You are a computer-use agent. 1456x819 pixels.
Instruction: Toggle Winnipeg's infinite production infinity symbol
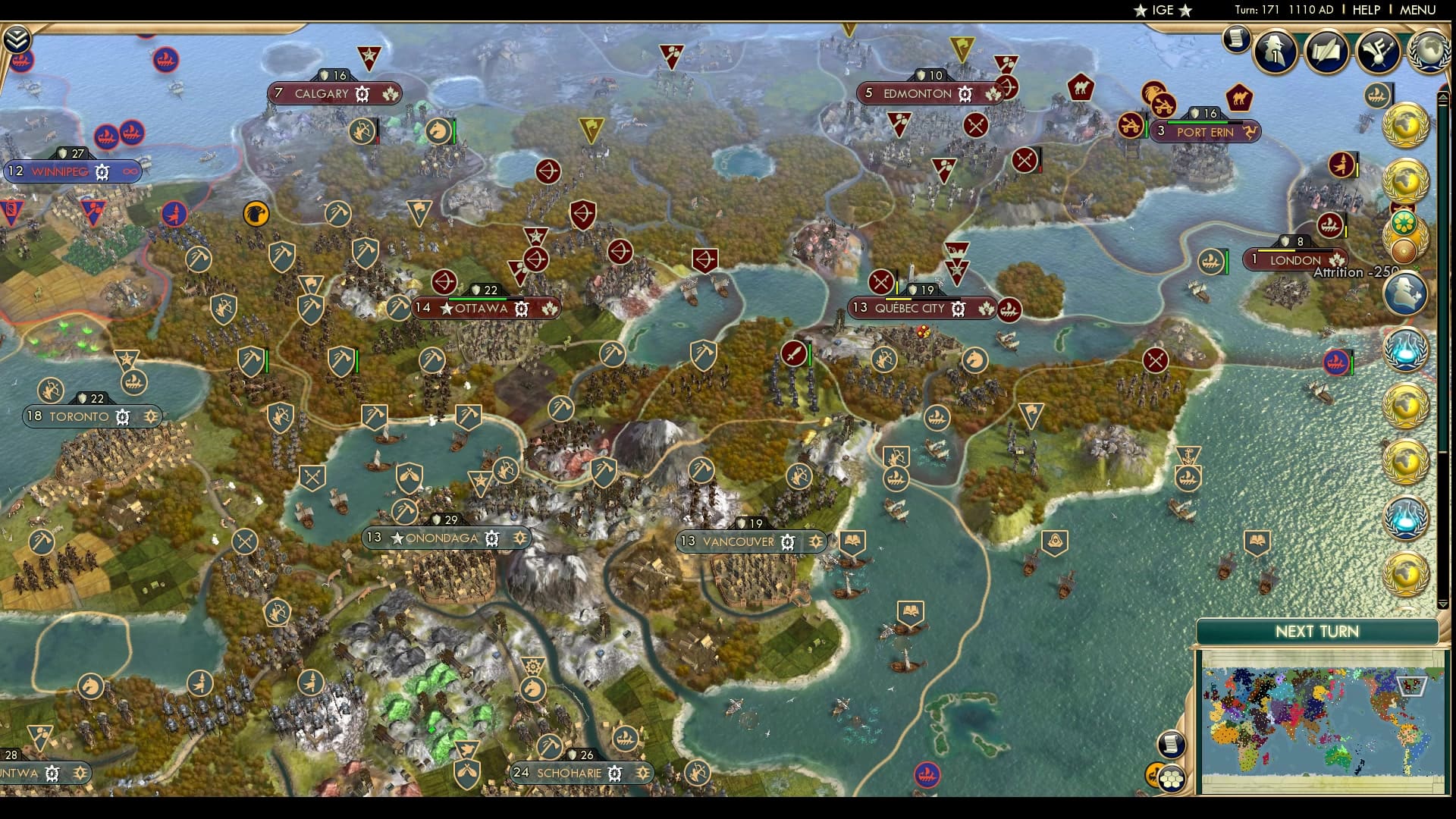pyautogui.click(x=130, y=172)
